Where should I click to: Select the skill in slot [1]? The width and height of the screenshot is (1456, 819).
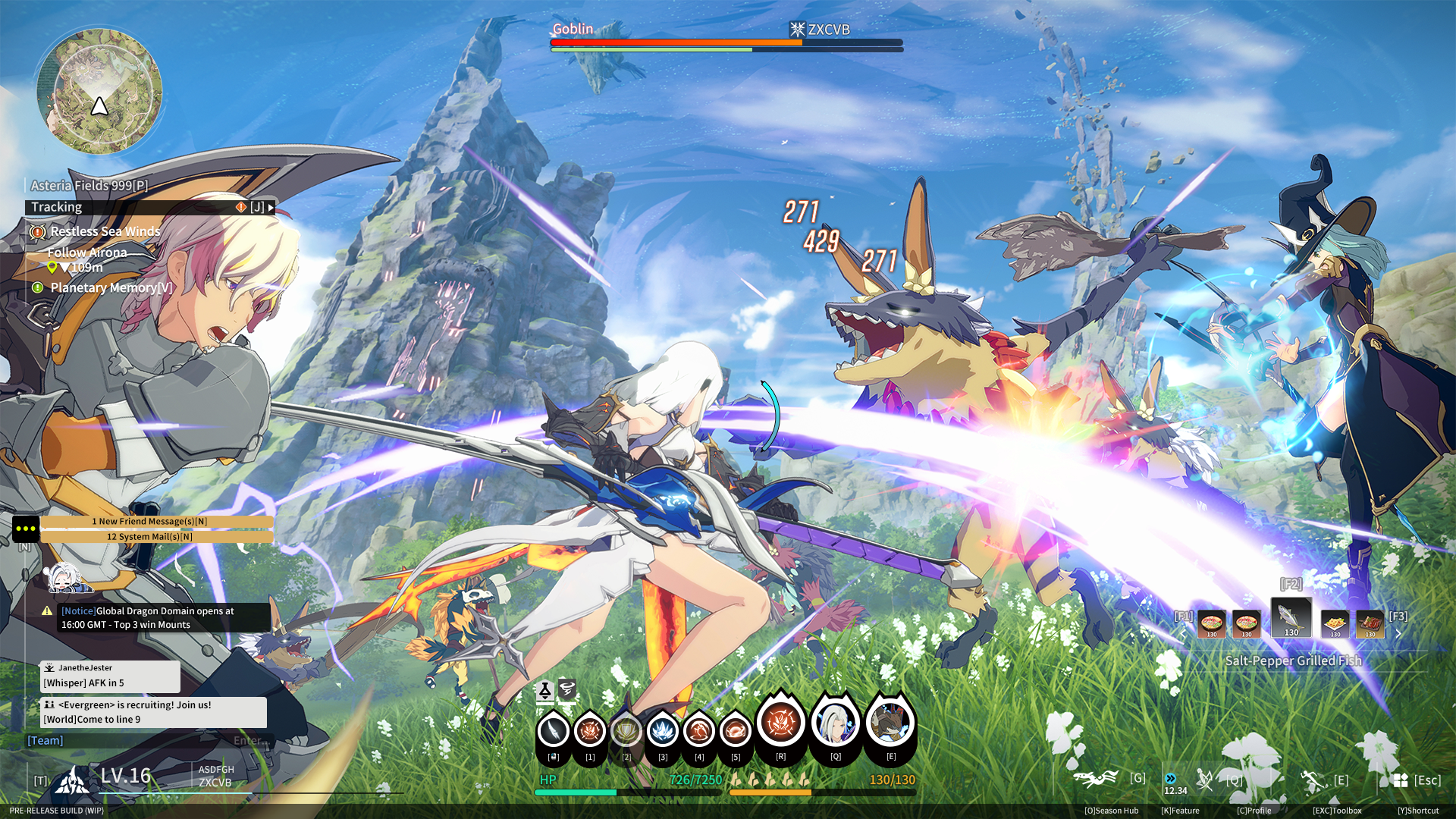pos(590,732)
